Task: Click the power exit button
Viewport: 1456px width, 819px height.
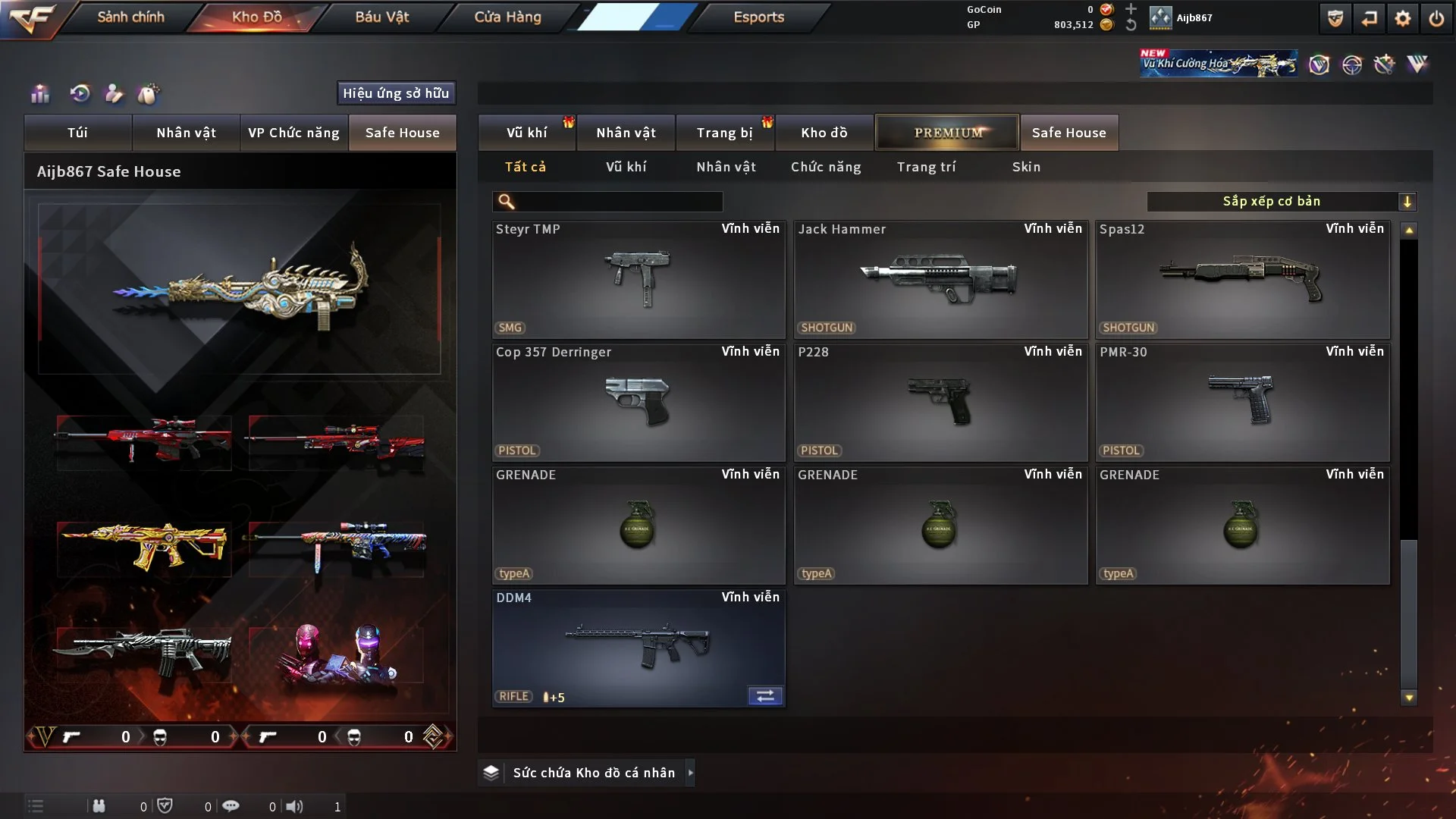Action: click(1436, 18)
